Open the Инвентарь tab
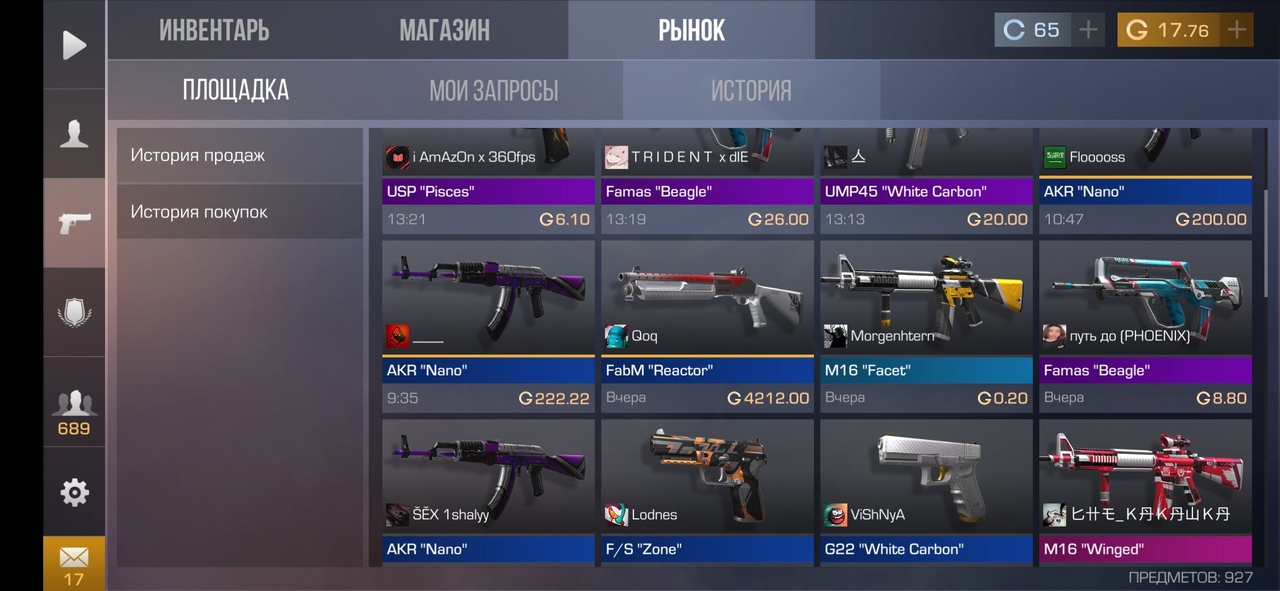This screenshot has height=591, width=1280. tap(214, 30)
